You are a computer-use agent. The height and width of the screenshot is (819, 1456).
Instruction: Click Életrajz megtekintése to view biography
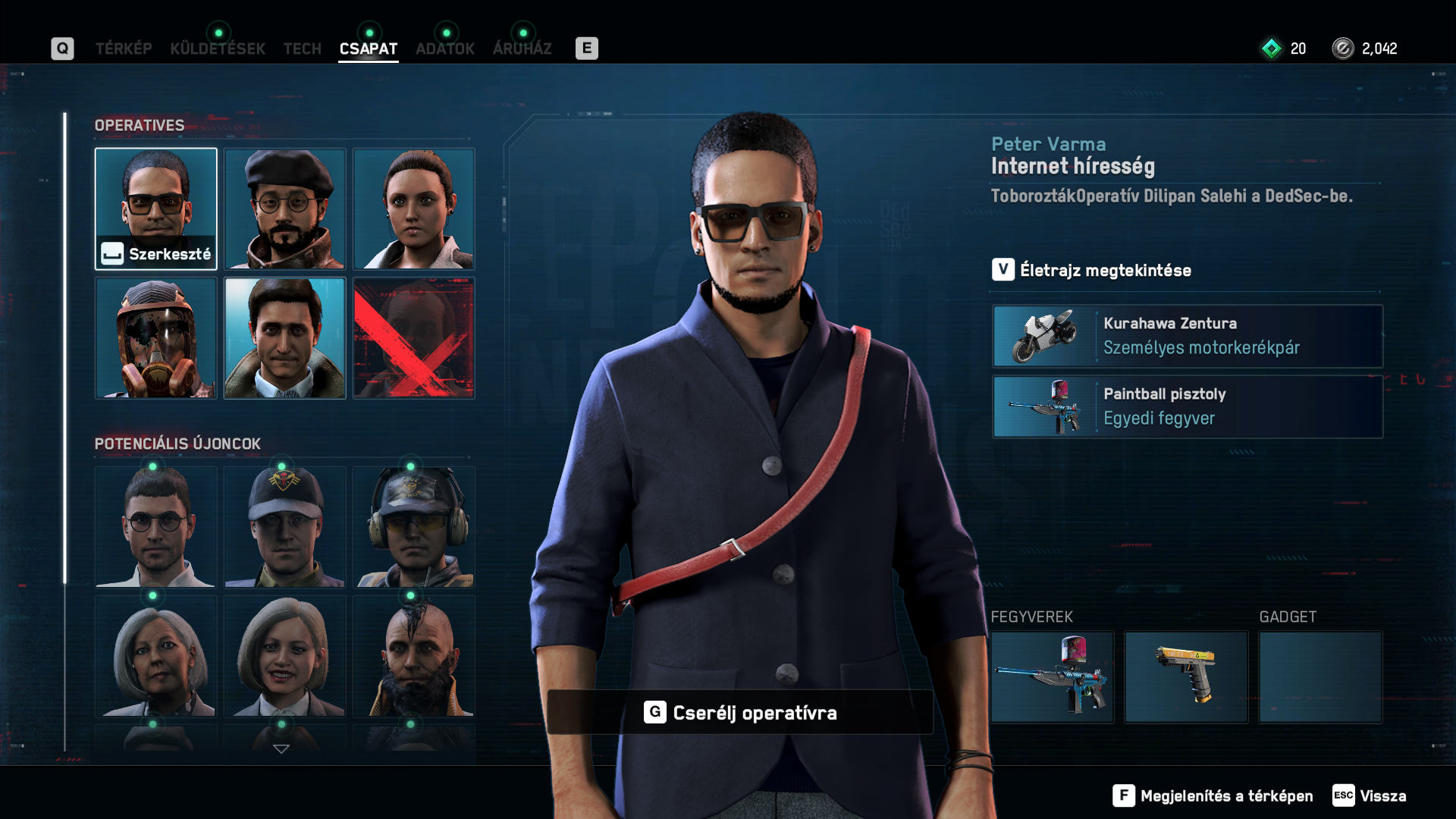click(x=1104, y=270)
